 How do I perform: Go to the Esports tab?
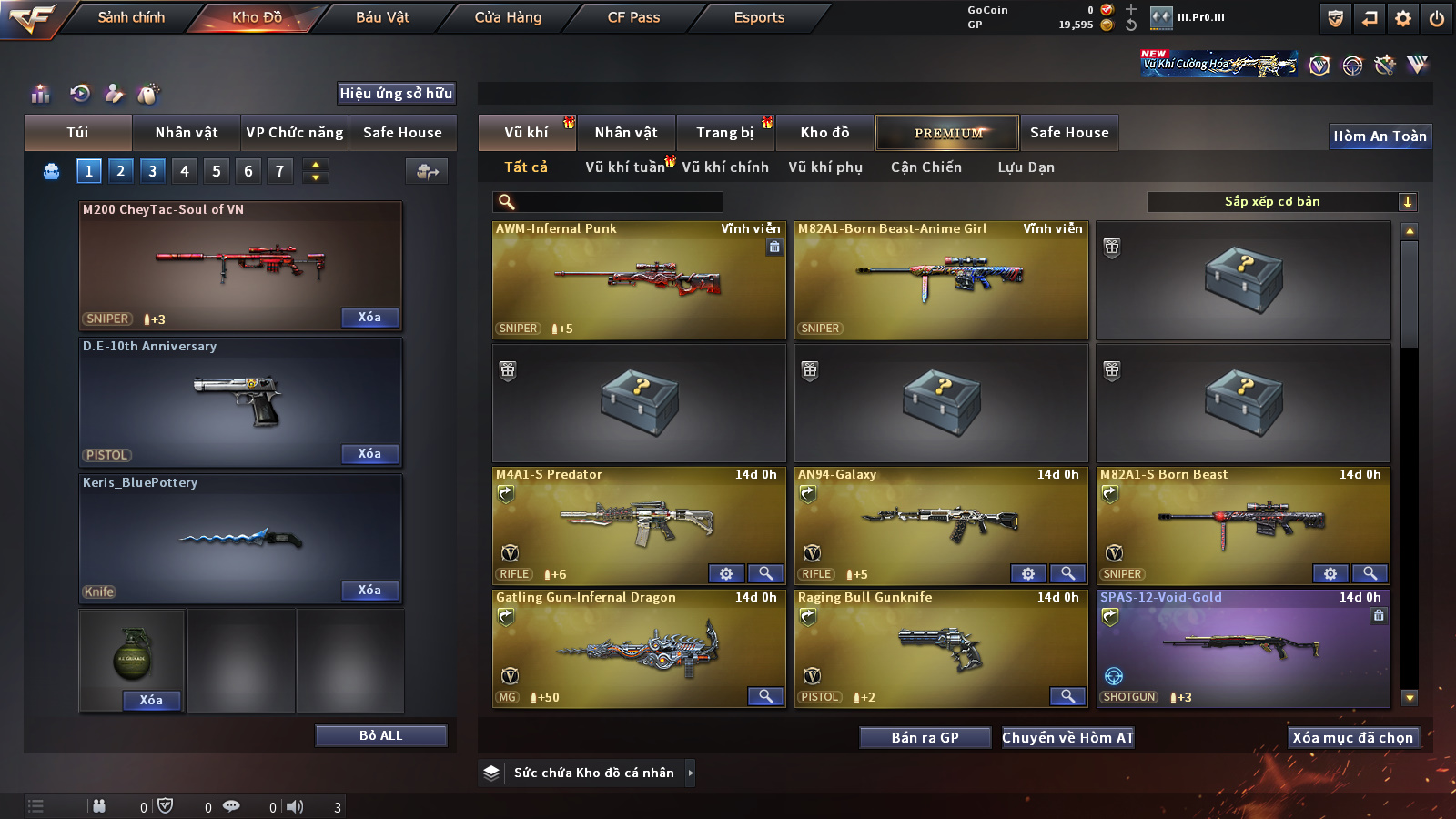(759, 17)
